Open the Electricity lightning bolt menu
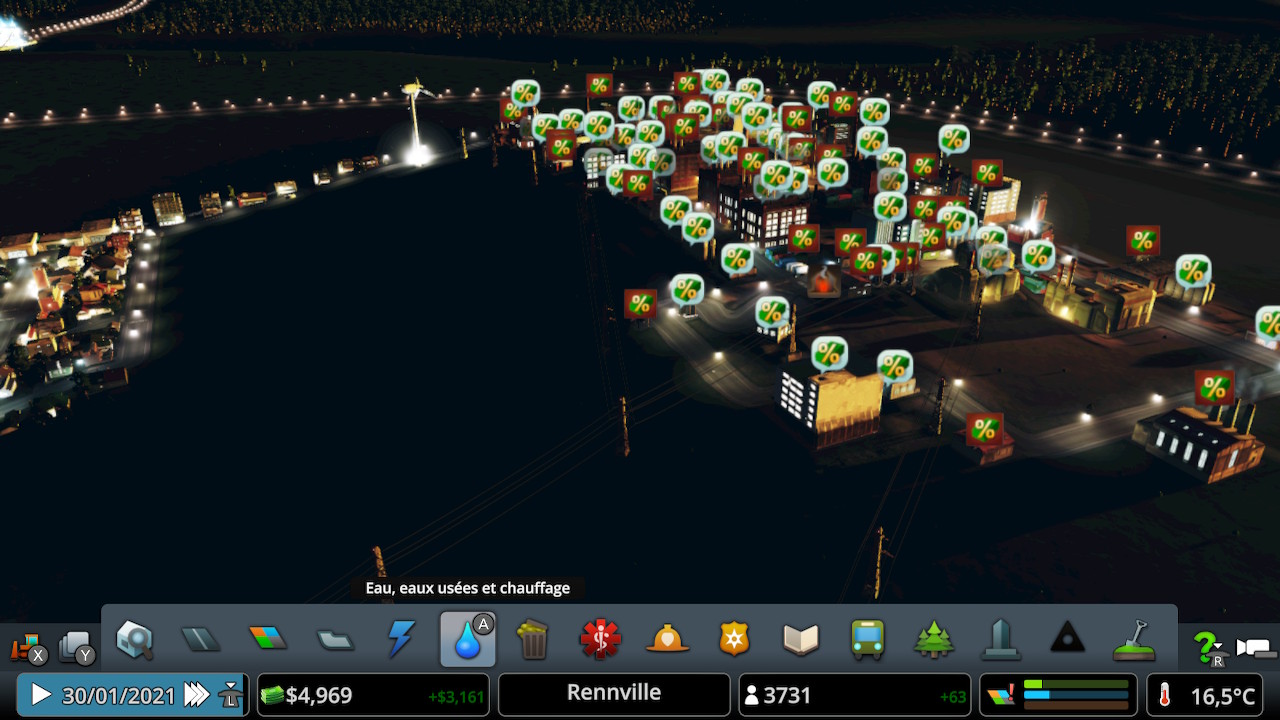Image resolution: width=1280 pixels, height=720 pixels. (x=401, y=639)
